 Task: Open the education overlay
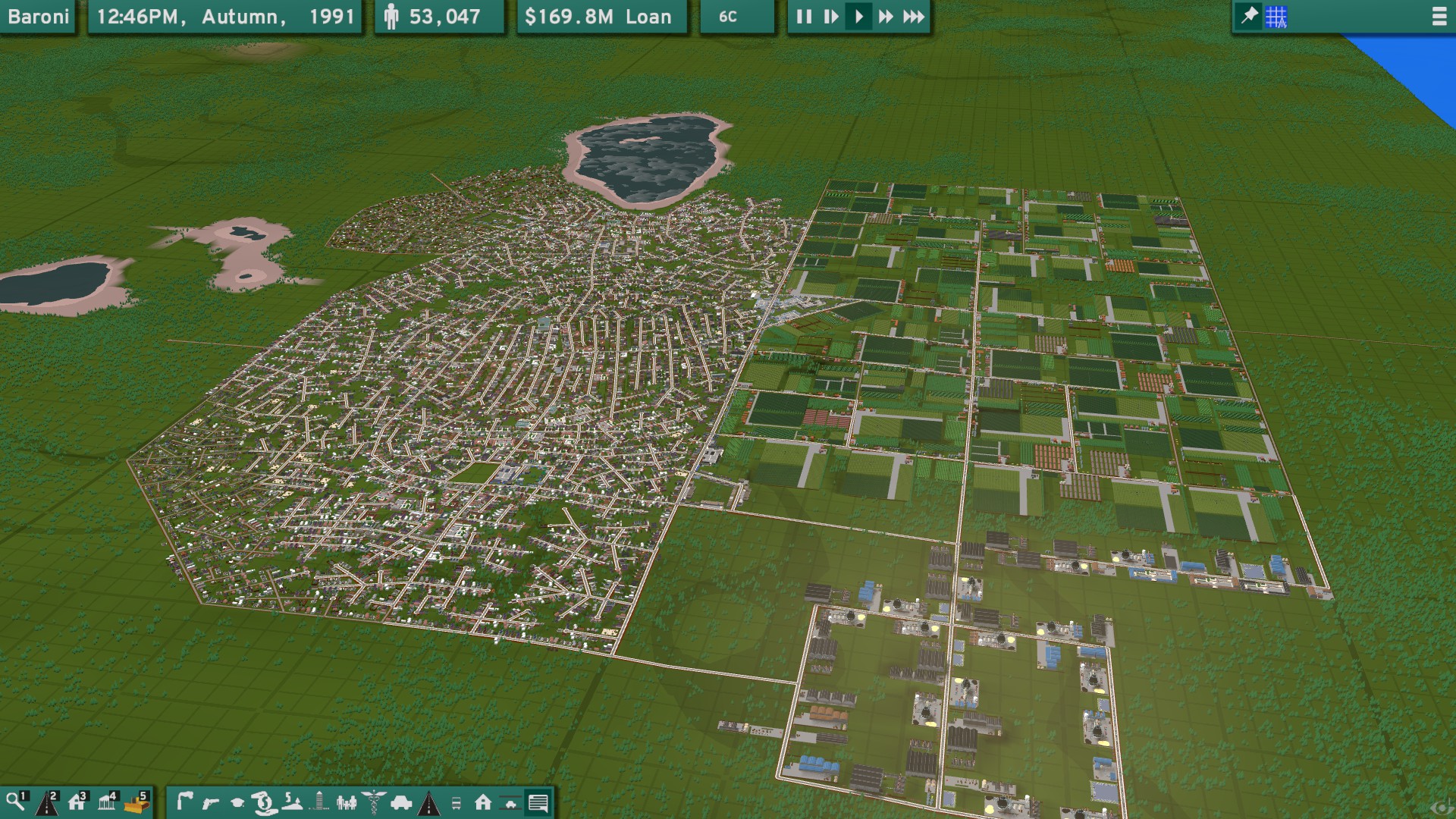point(237,802)
